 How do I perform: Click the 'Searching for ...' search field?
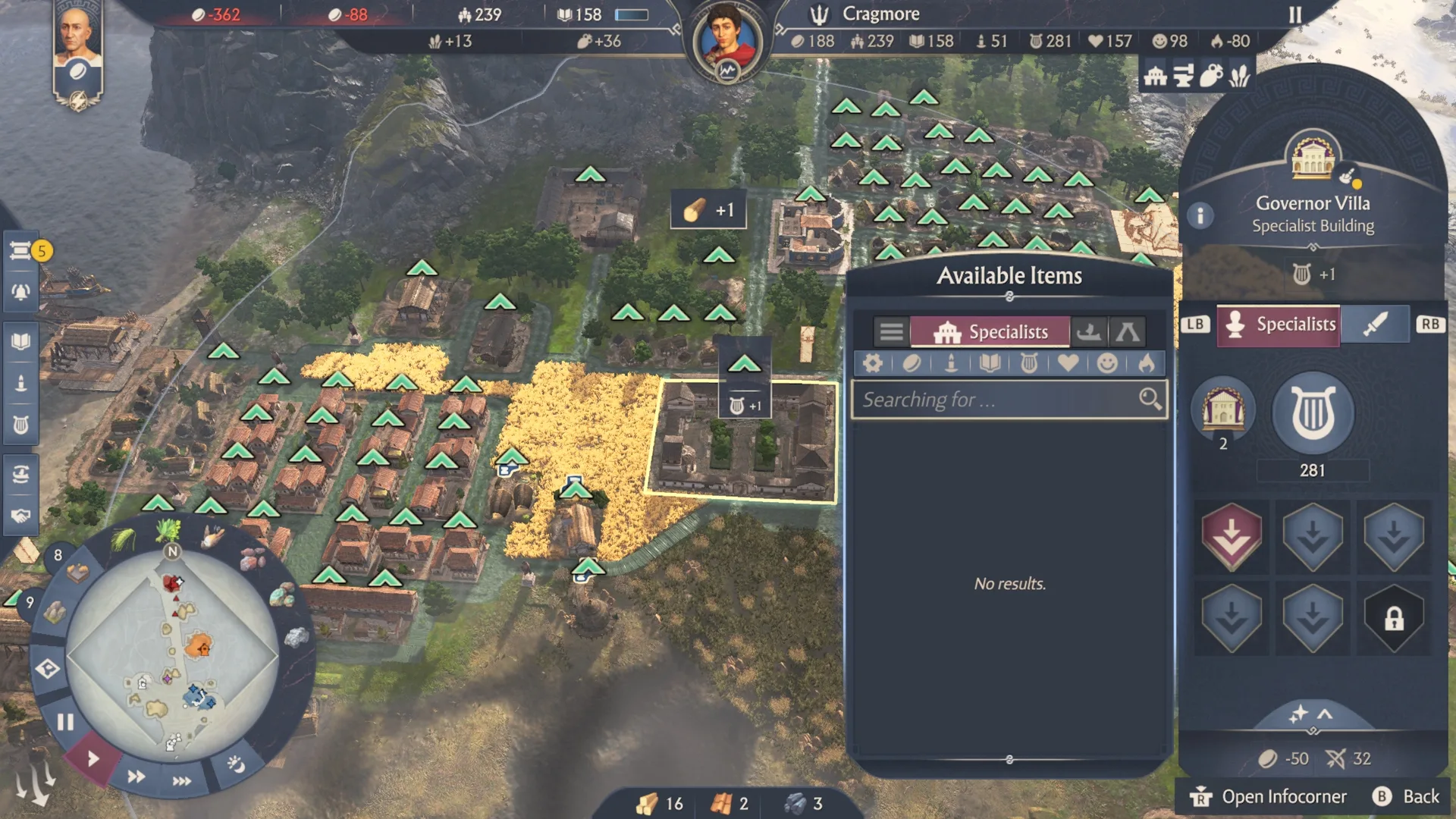pyautogui.click(x=997, y=400)
